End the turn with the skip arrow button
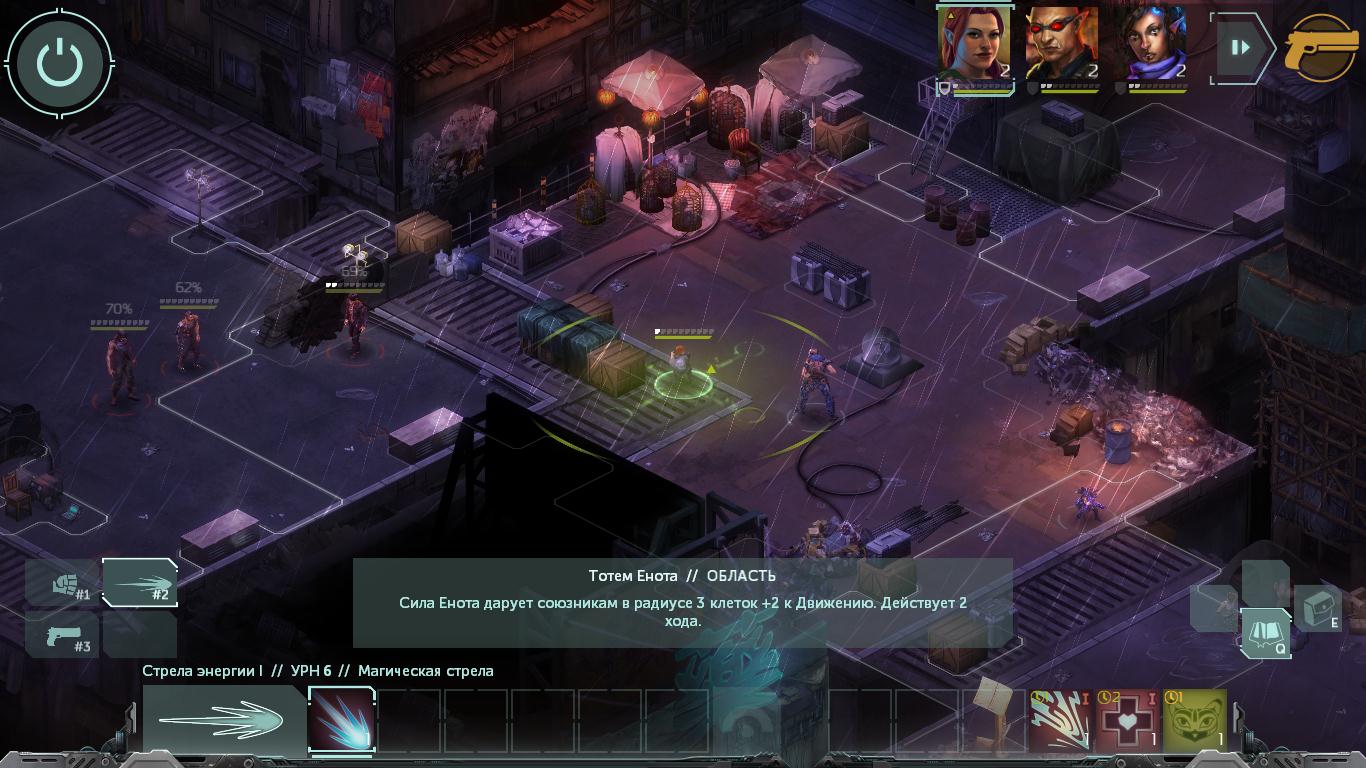The image size is (1366, 768). click(x=1241, y=47)
